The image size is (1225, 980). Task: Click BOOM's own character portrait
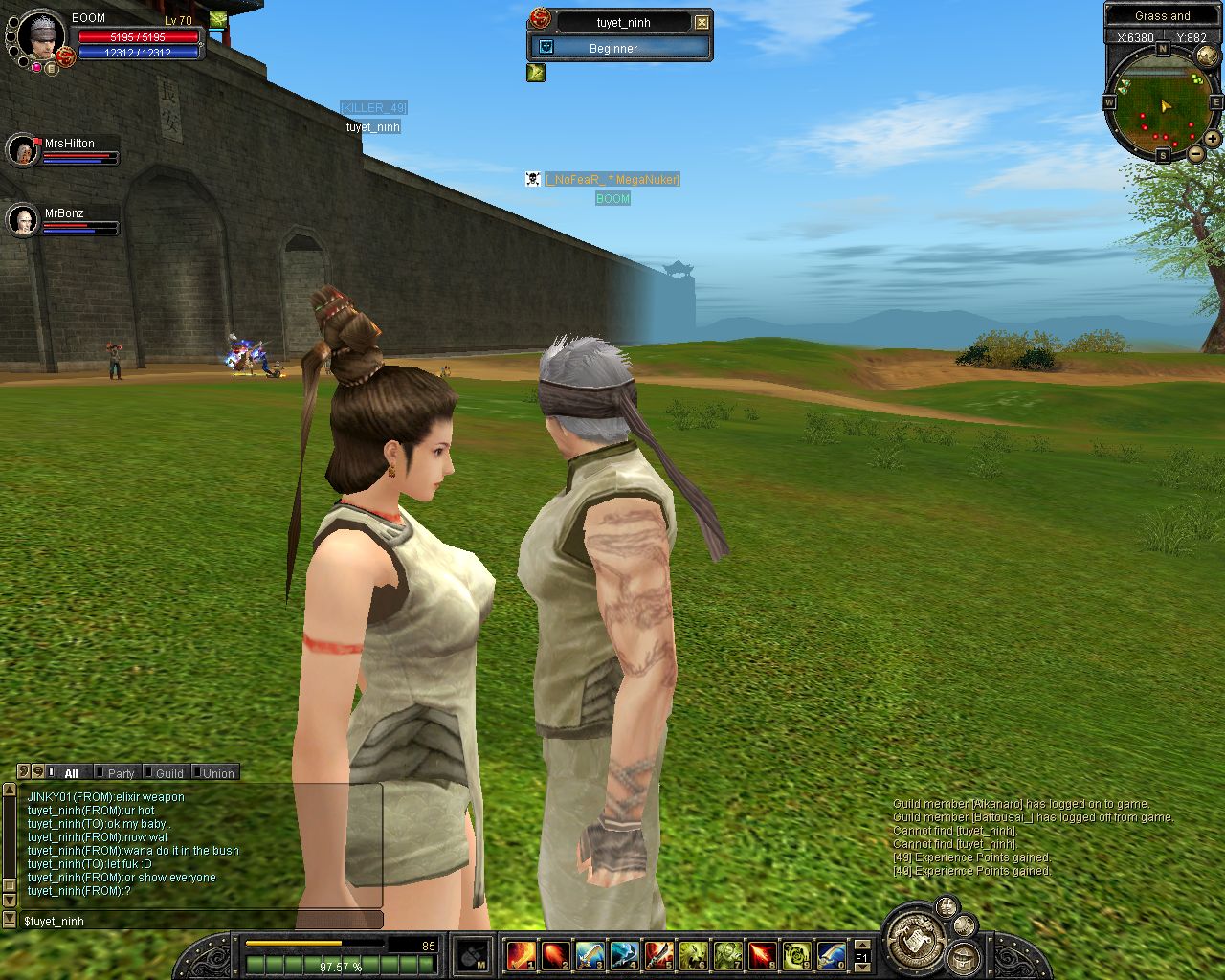point(40,35)
